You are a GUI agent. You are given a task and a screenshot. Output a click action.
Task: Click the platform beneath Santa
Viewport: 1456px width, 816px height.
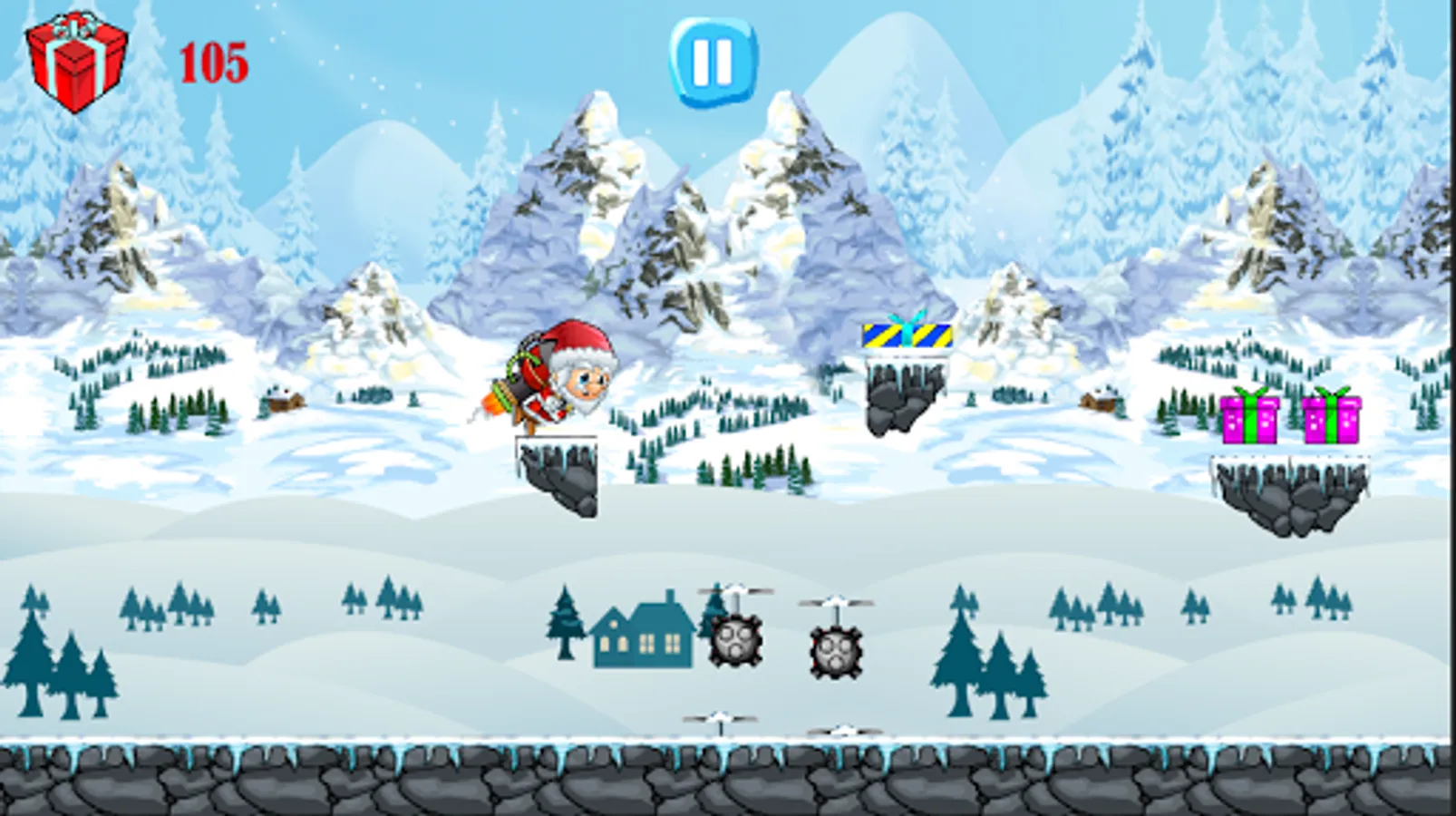coord(558,476)
